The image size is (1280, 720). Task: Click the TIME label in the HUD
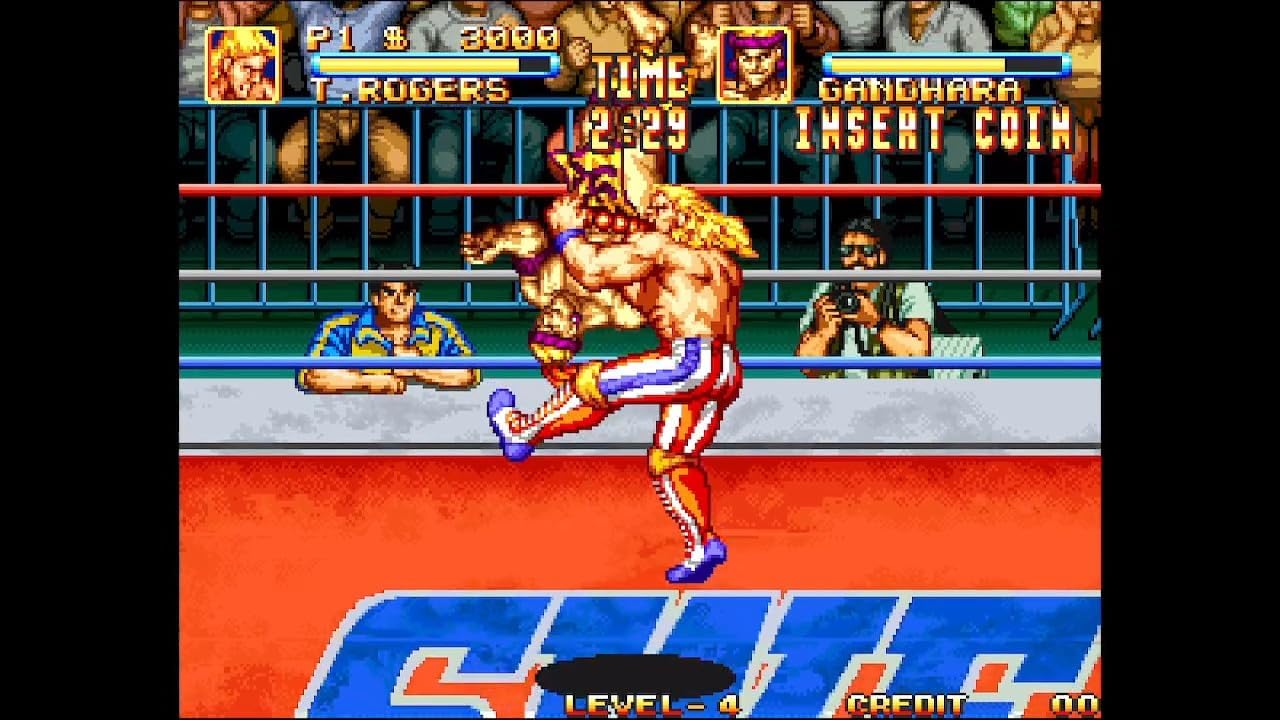click(640, 76)
